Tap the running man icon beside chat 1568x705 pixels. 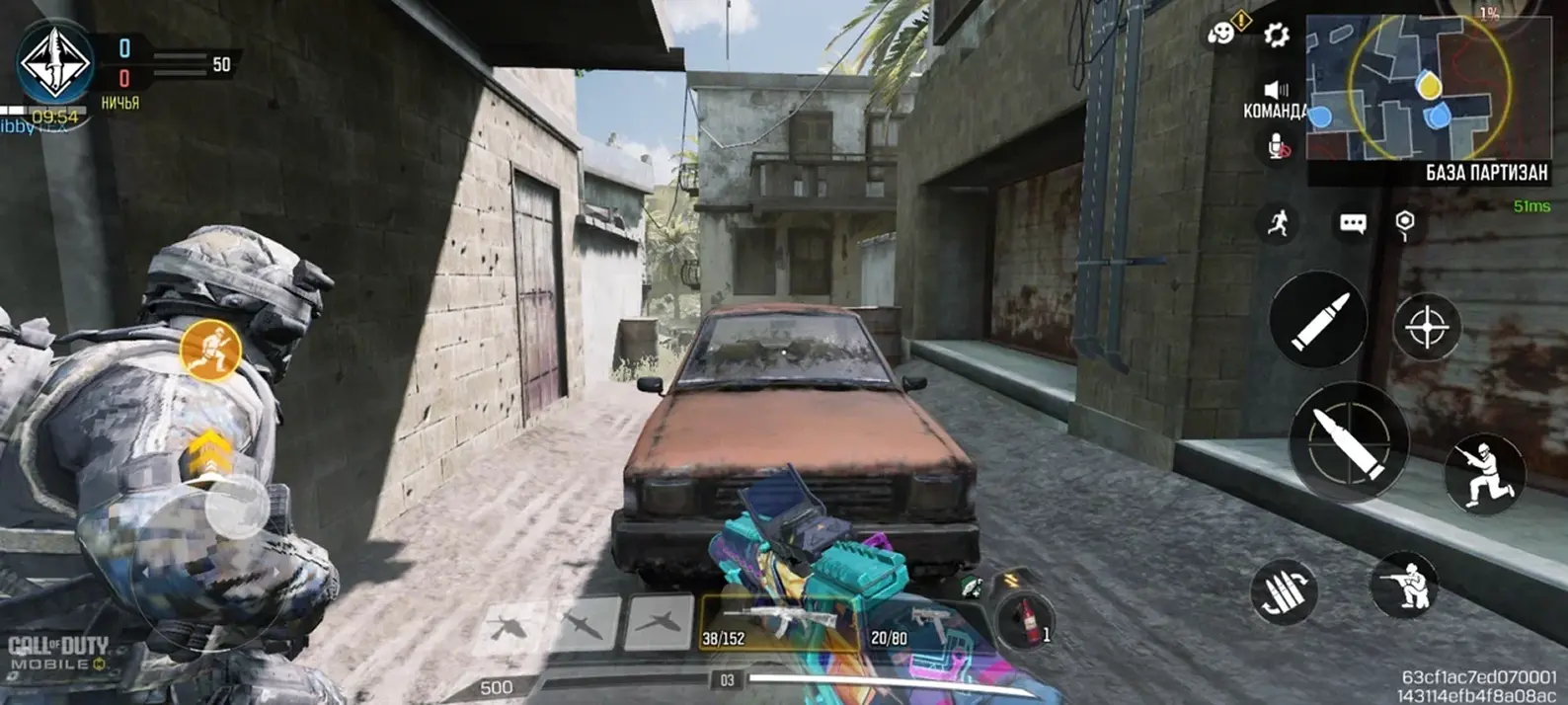(1278, 223)
